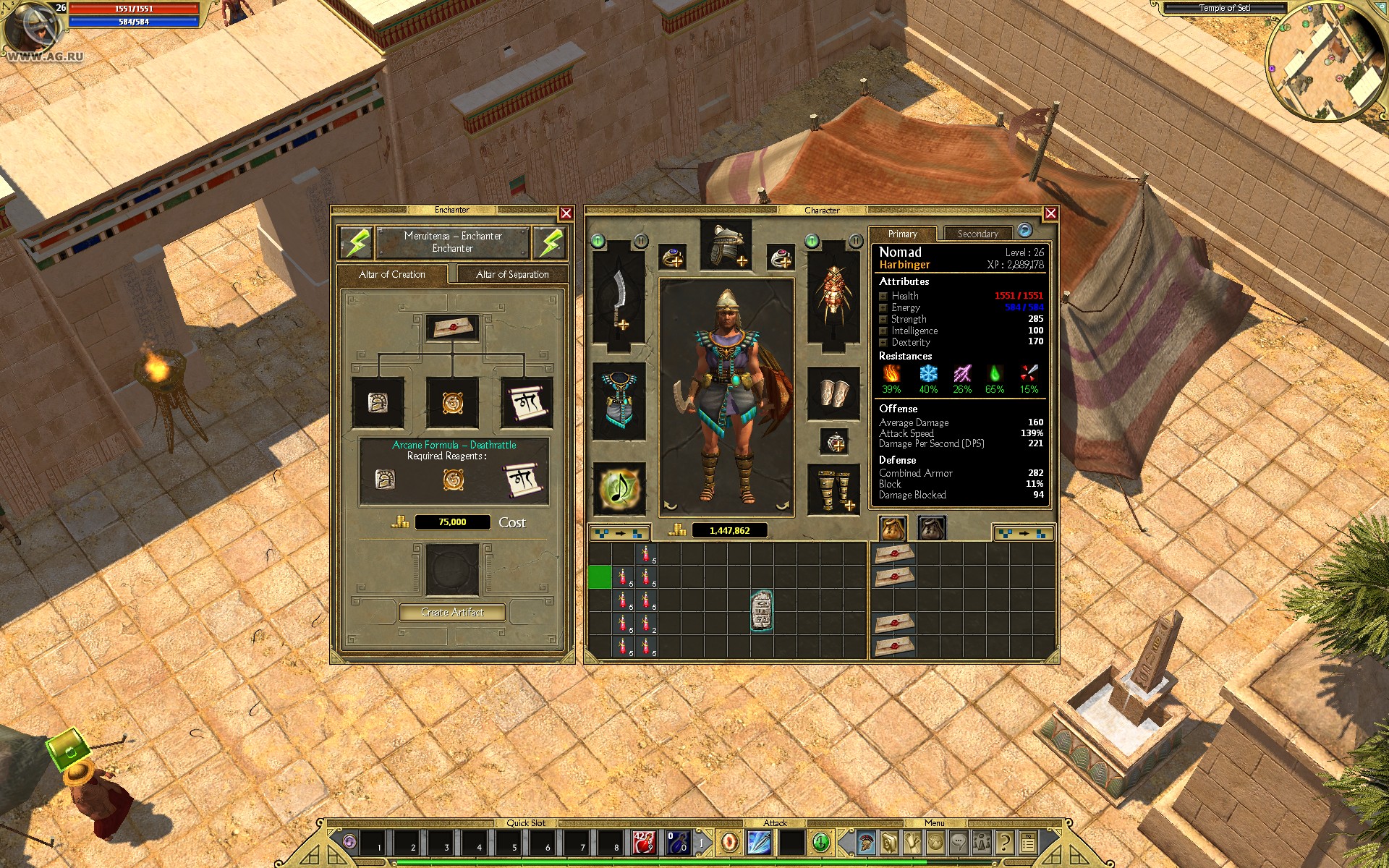The image size is (1389, 868).
Task: Rotate the character model with the right arrow
Action: 781,506
